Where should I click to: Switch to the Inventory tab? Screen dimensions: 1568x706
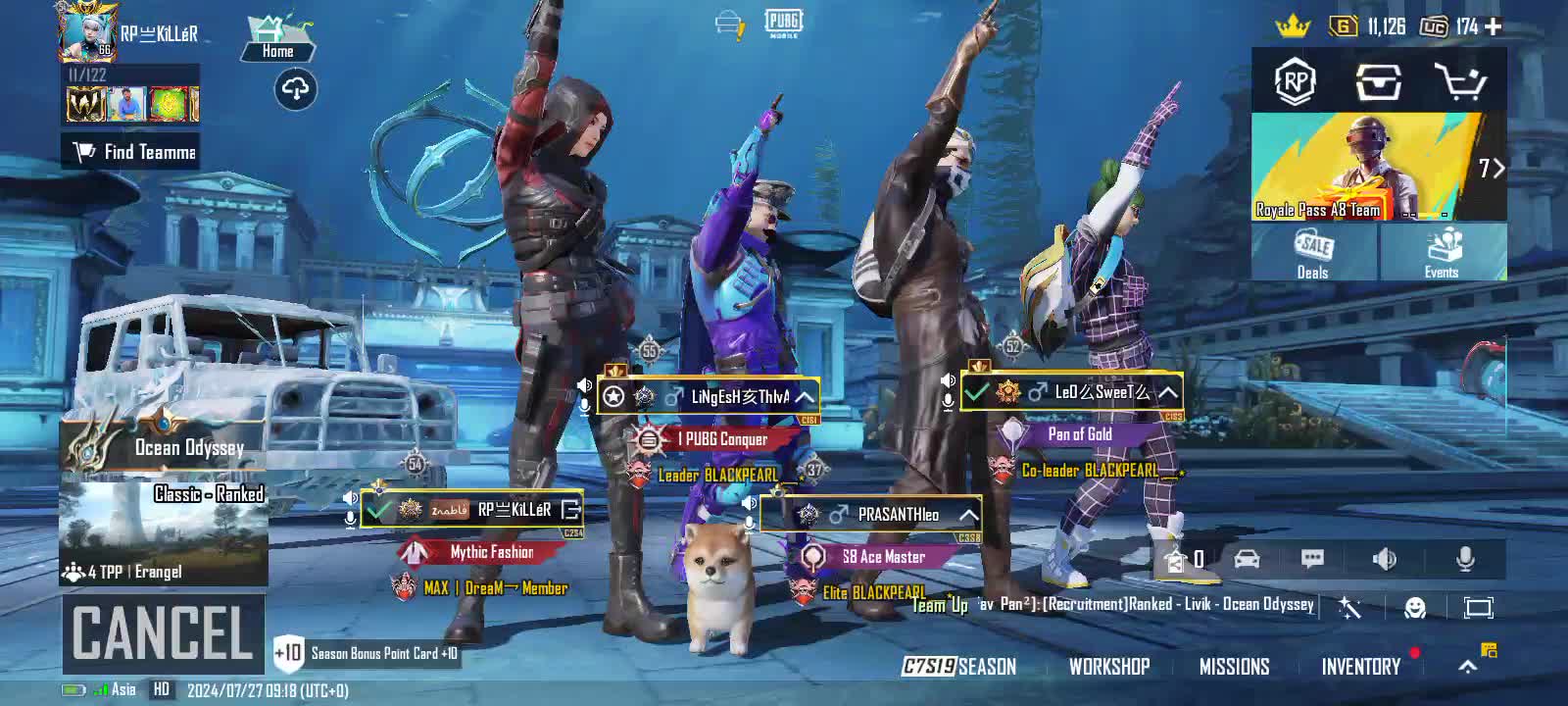point(1360,667)
